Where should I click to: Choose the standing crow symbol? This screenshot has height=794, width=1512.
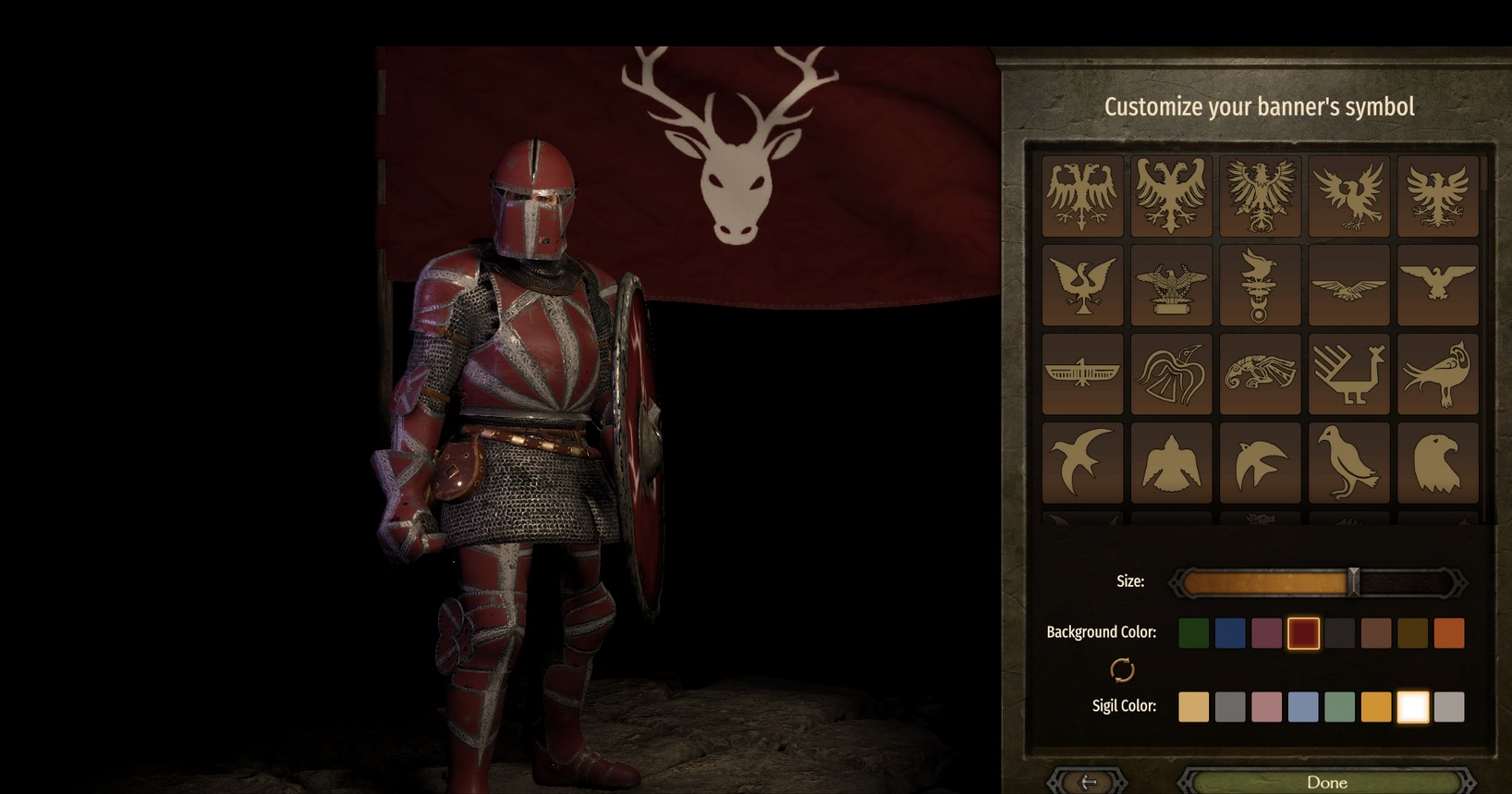tap(1348, 462)
